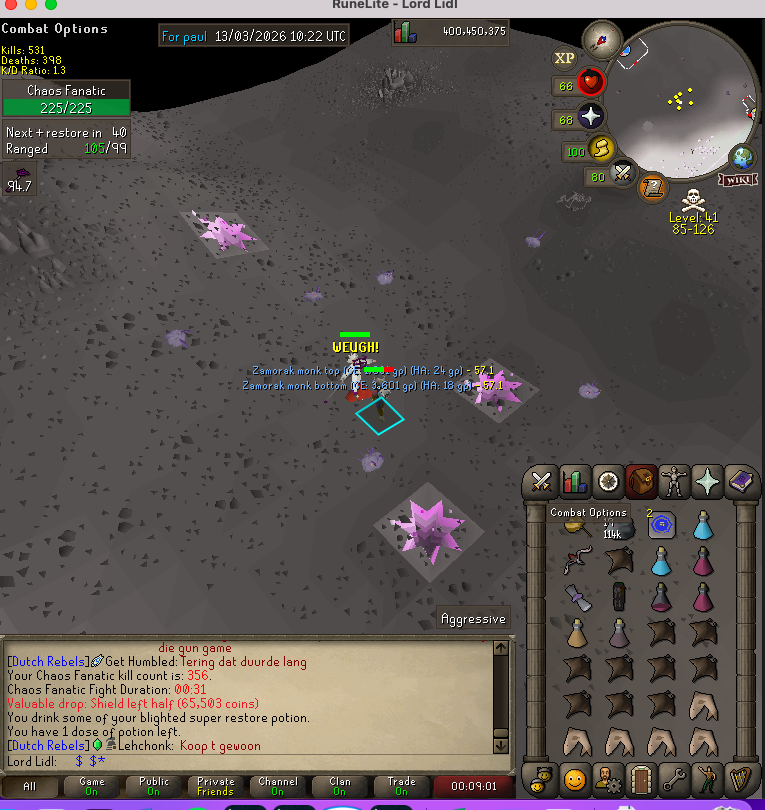The width and height of the screenshot is (765, 810).
Task: Toggle the XP drops button
Action: coord(565,58)
